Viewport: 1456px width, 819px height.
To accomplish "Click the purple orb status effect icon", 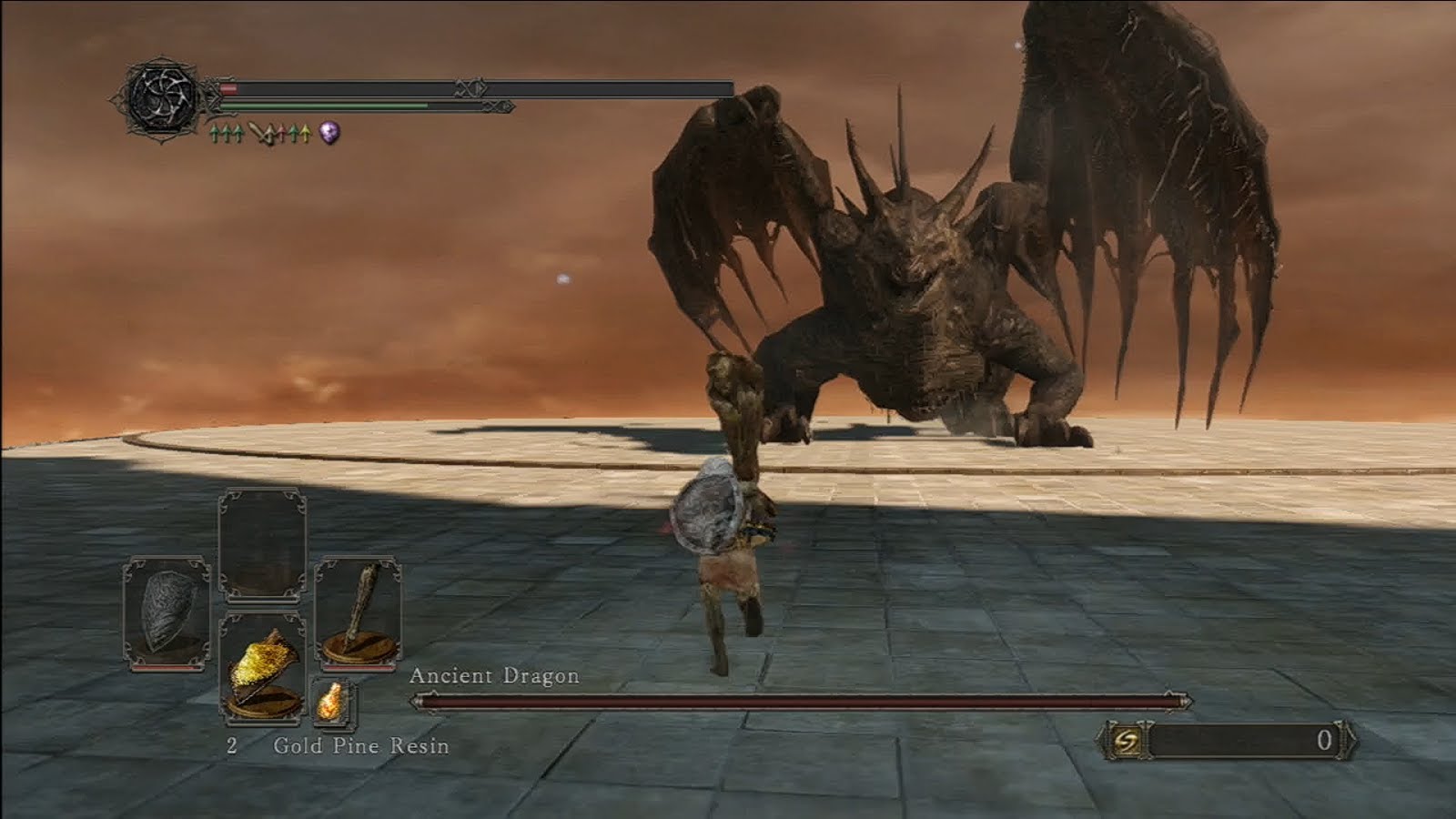I will coord(329,134).
